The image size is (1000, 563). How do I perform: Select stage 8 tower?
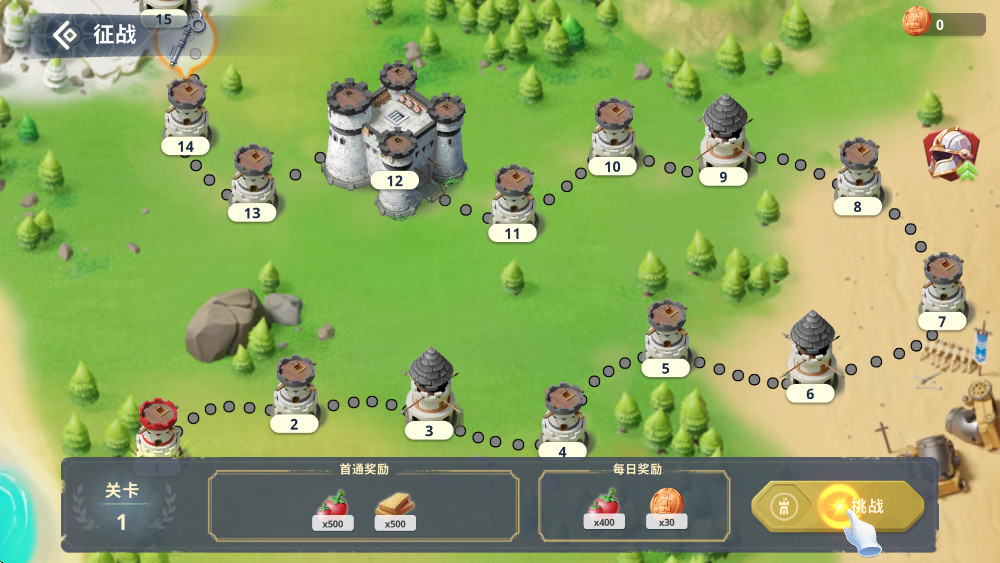858,170
